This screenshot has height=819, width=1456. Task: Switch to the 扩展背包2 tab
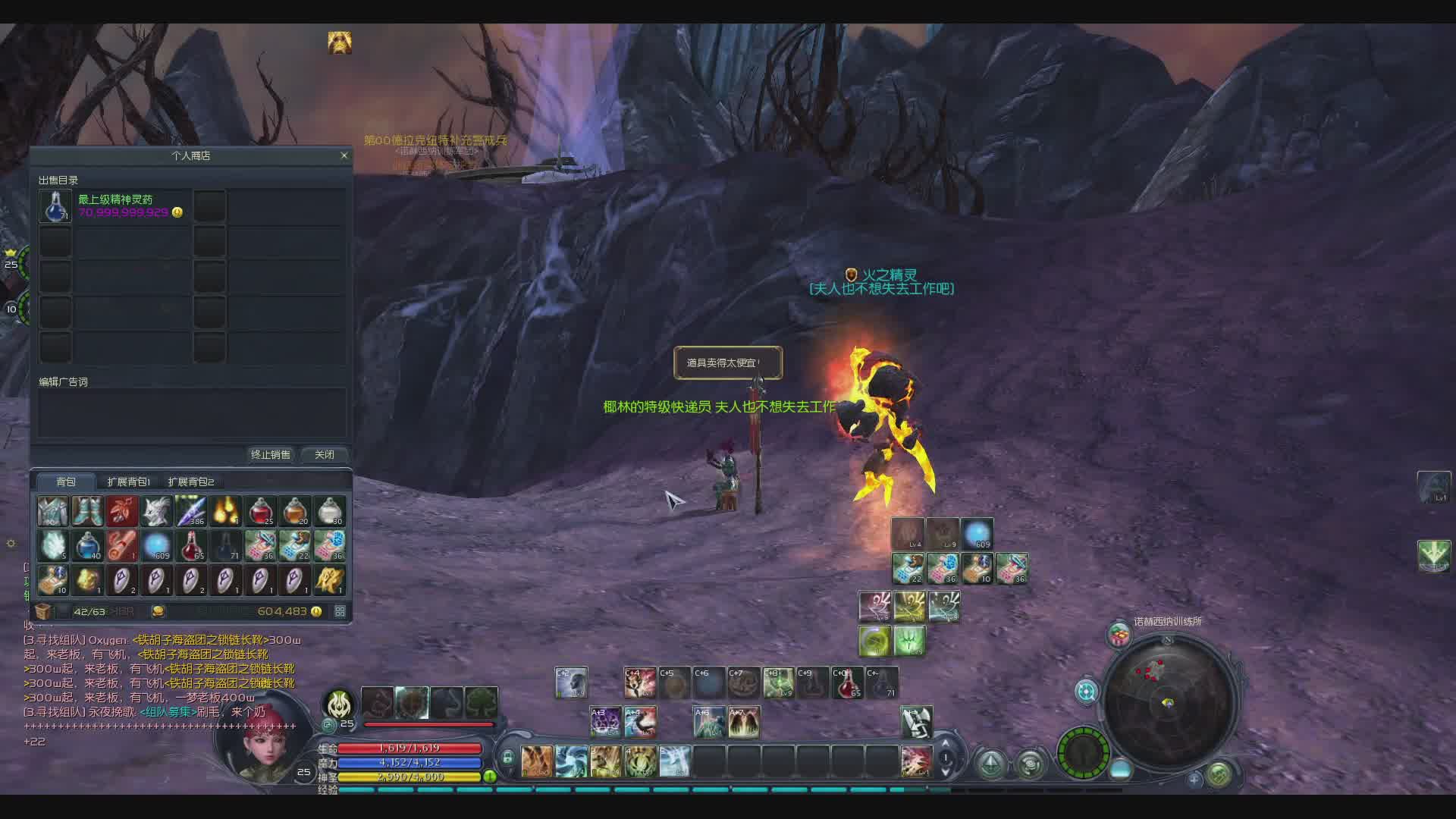[191, 482]
